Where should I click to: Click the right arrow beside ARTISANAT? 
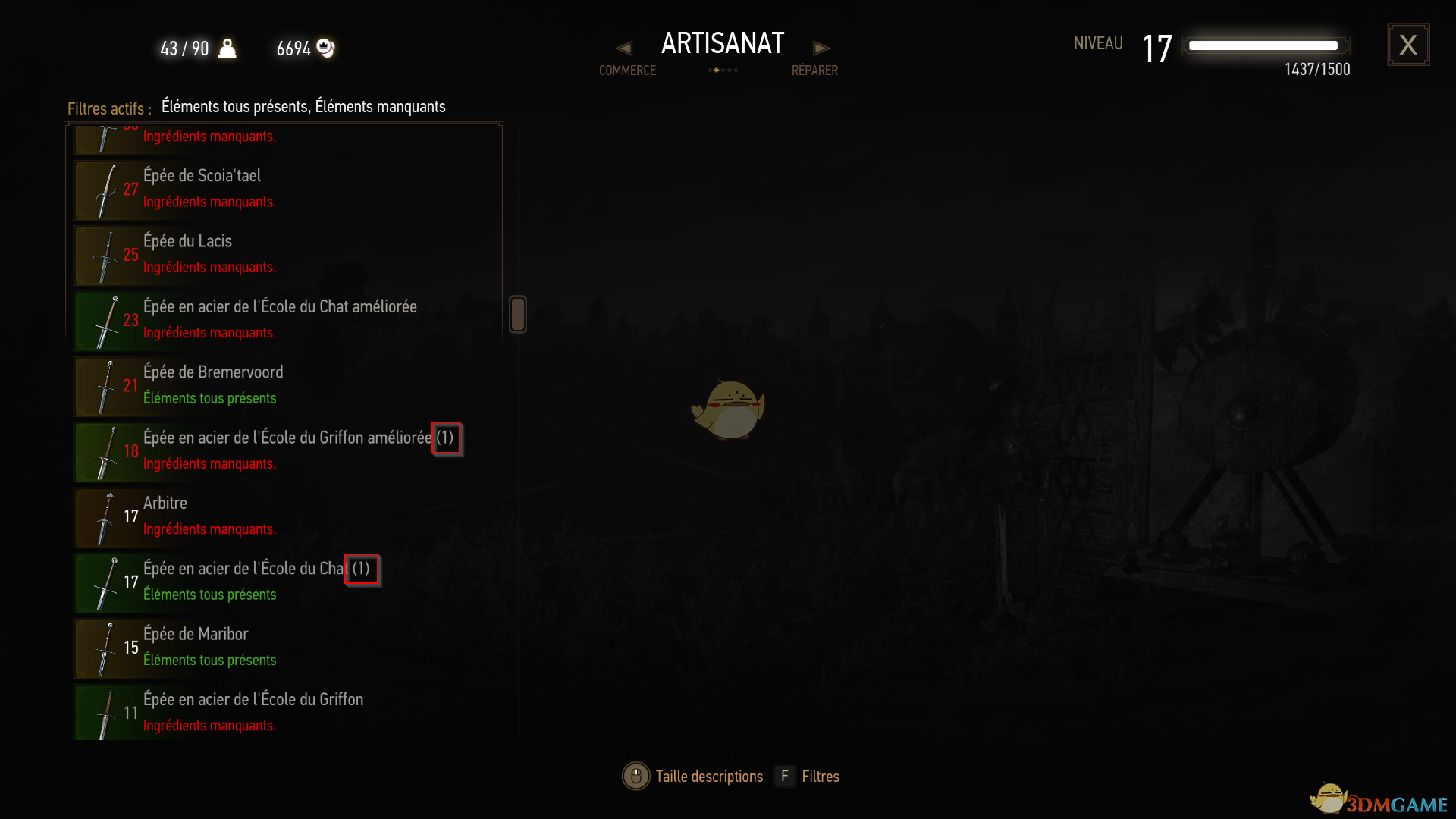(822, 47)
